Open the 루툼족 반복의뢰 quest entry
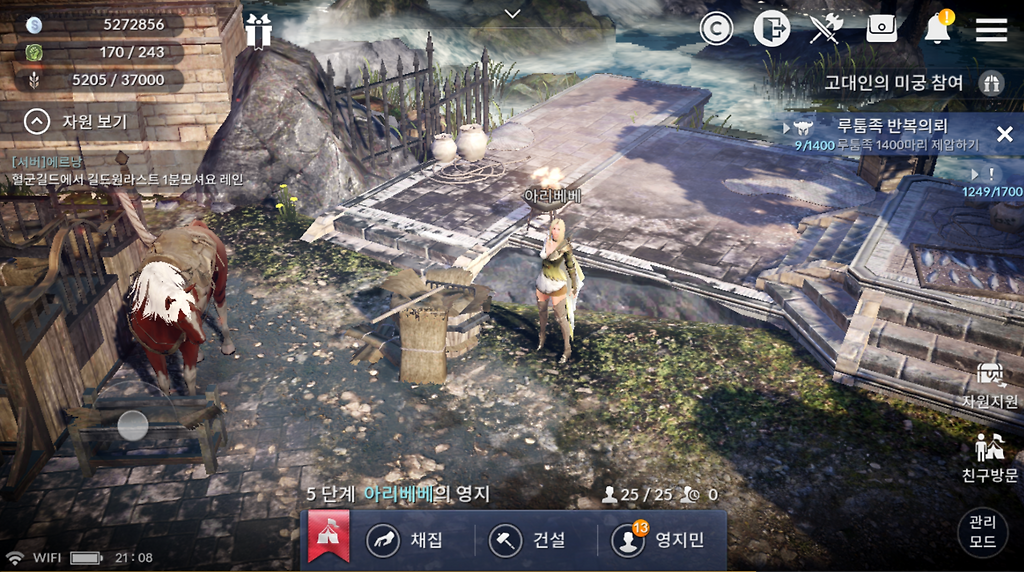 pyautogui.click(x=890, y=134)
